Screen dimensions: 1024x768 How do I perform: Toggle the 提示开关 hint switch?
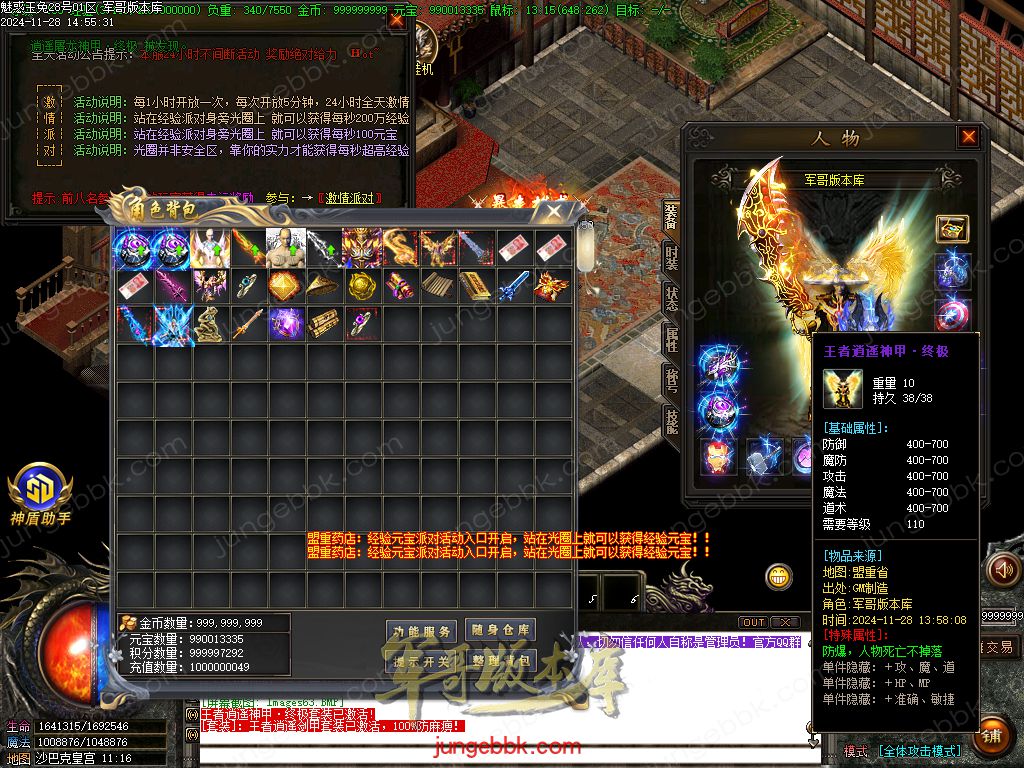pos(422,661)
